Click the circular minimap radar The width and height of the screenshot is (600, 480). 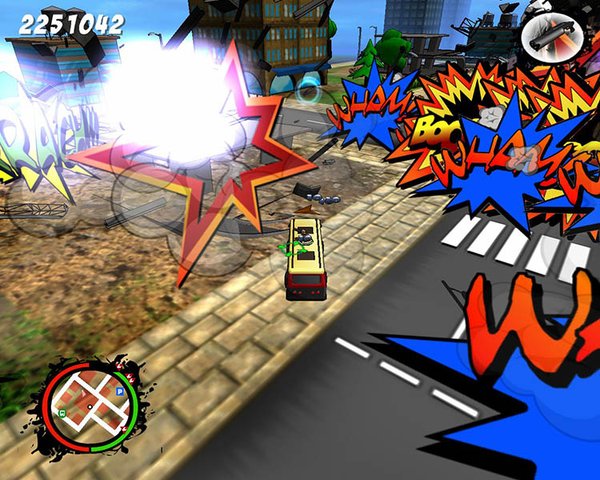pyautogui.click(x=92, y=406)
